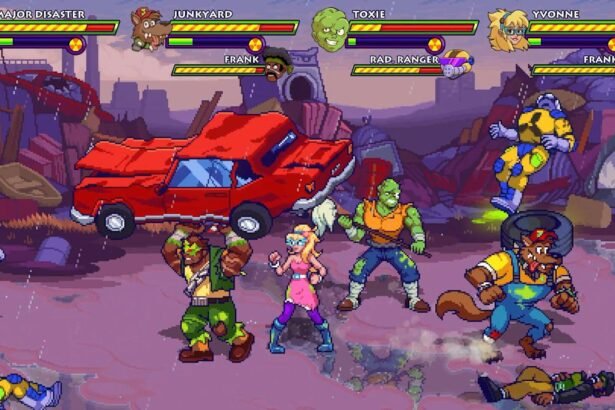The height and width of the screenshot is (410, 615).
Task: Activate Junkyard's radiation special icon
Action: pyautogui.click(x=255, y=44)
